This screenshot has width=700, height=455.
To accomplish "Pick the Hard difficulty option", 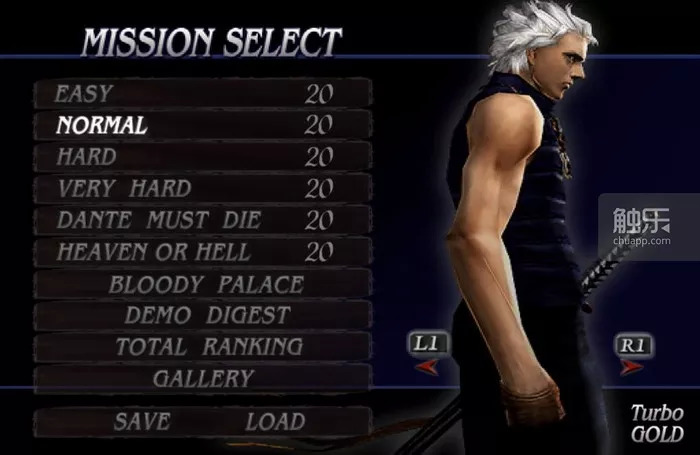I will coord(200,157).
